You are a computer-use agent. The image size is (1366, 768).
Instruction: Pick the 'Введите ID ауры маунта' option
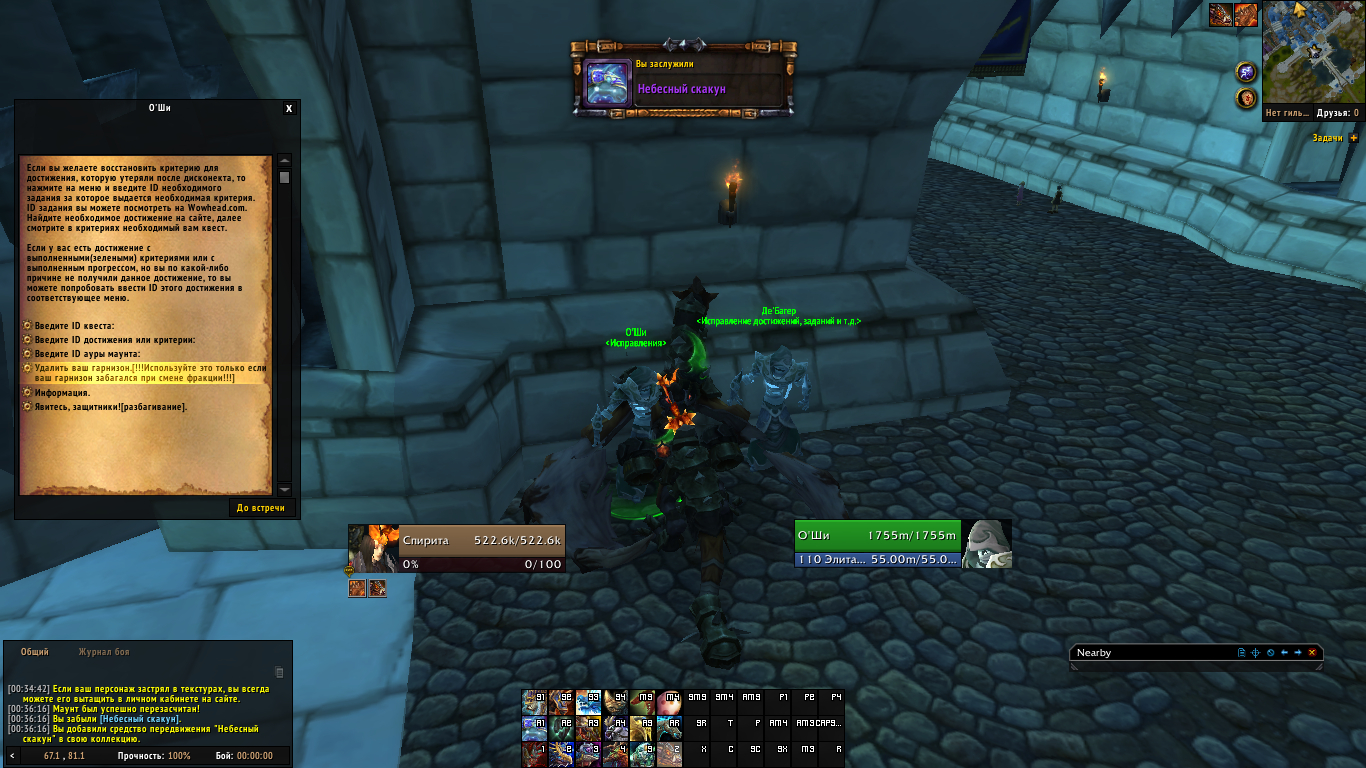pos(87,354)
